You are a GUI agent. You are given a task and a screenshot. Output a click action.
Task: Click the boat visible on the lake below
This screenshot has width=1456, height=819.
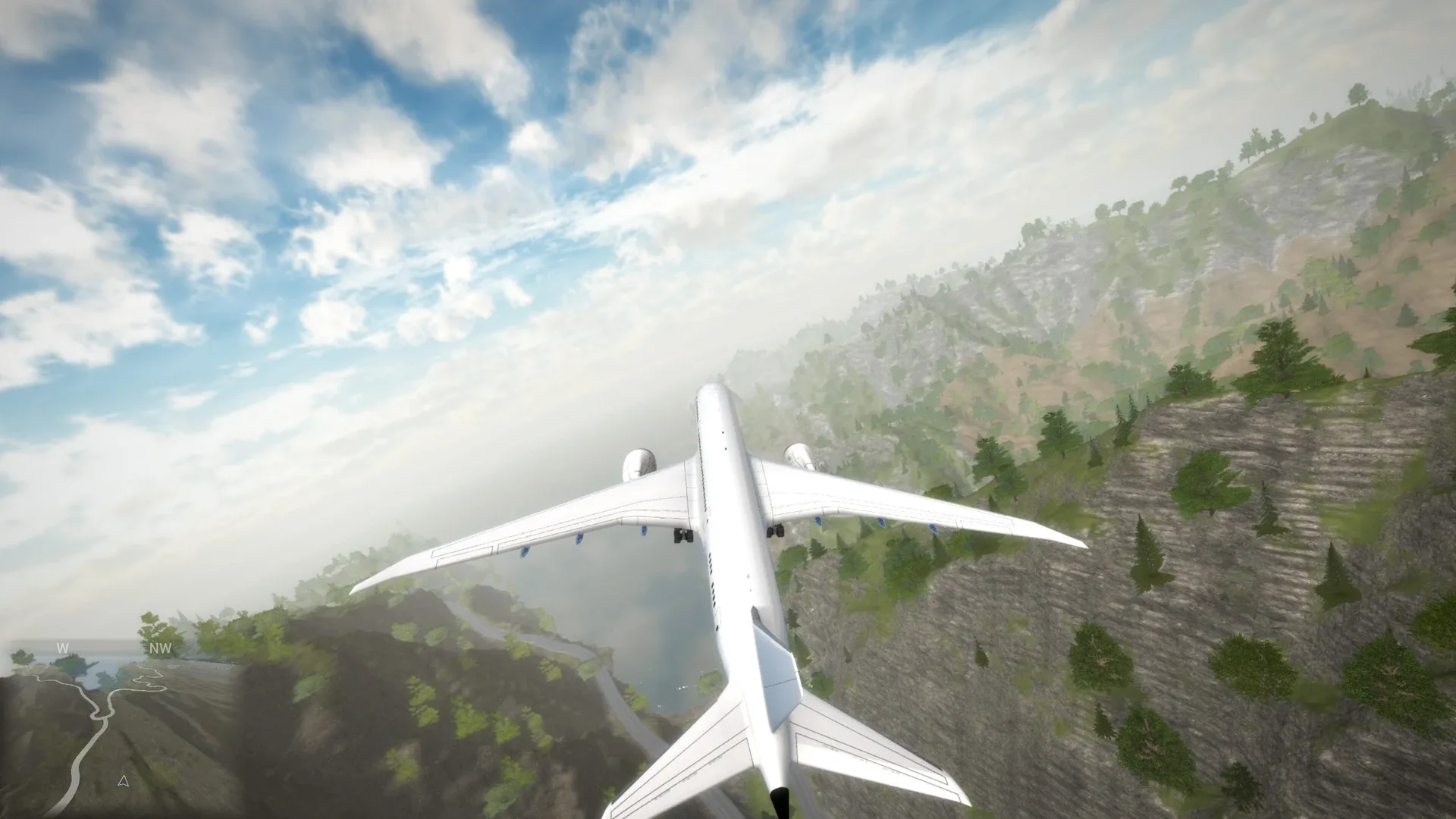point(681,689)
